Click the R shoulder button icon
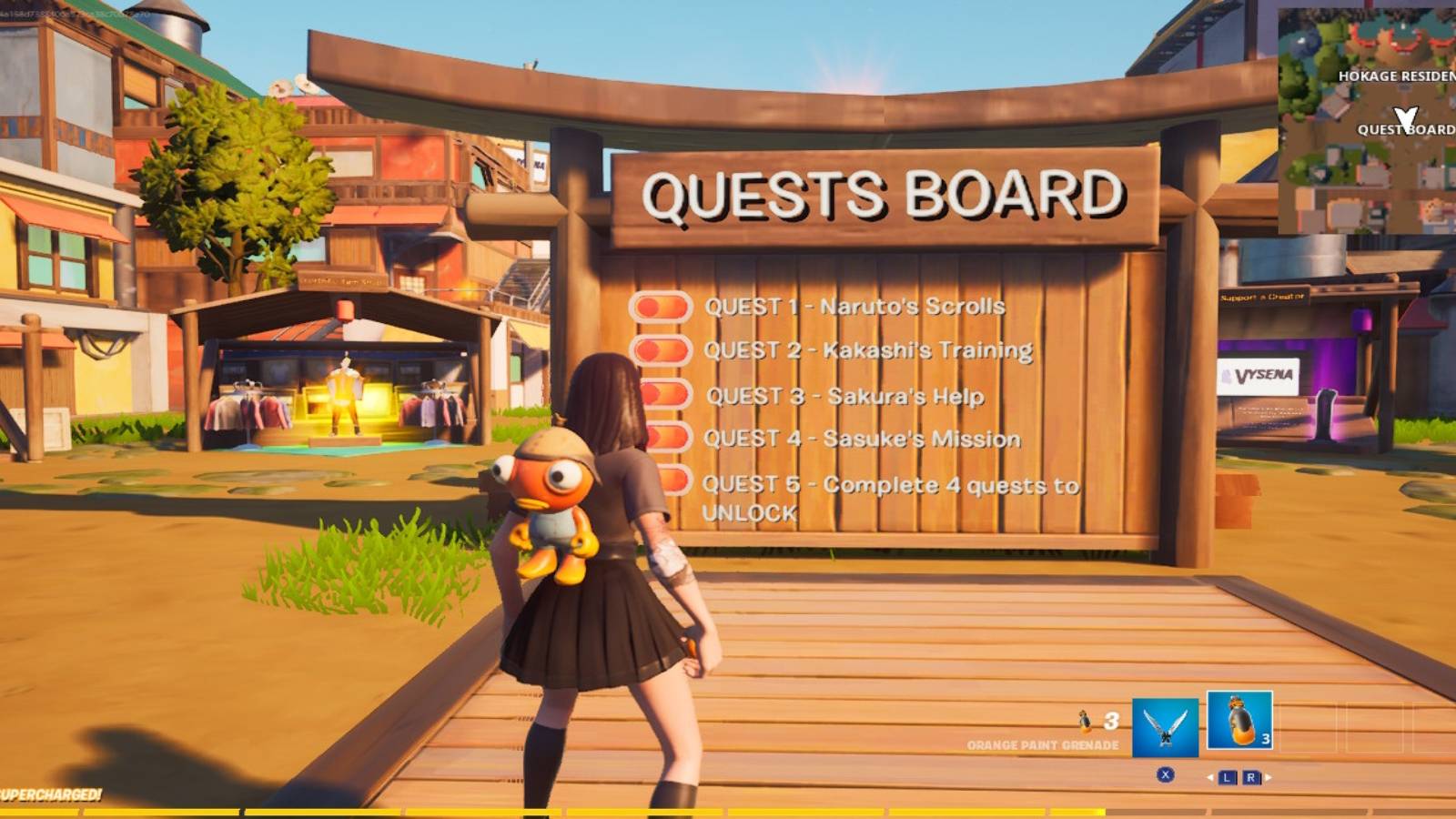1456x819 pixels. click(1251, 775)
